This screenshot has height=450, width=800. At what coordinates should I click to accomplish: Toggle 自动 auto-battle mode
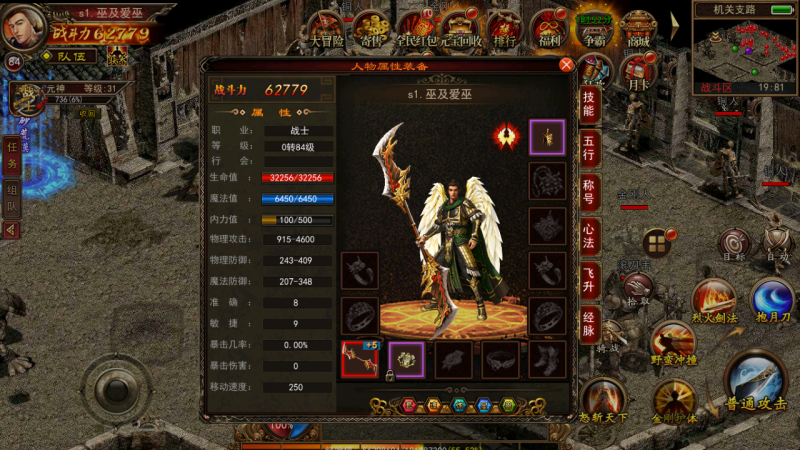777,241
